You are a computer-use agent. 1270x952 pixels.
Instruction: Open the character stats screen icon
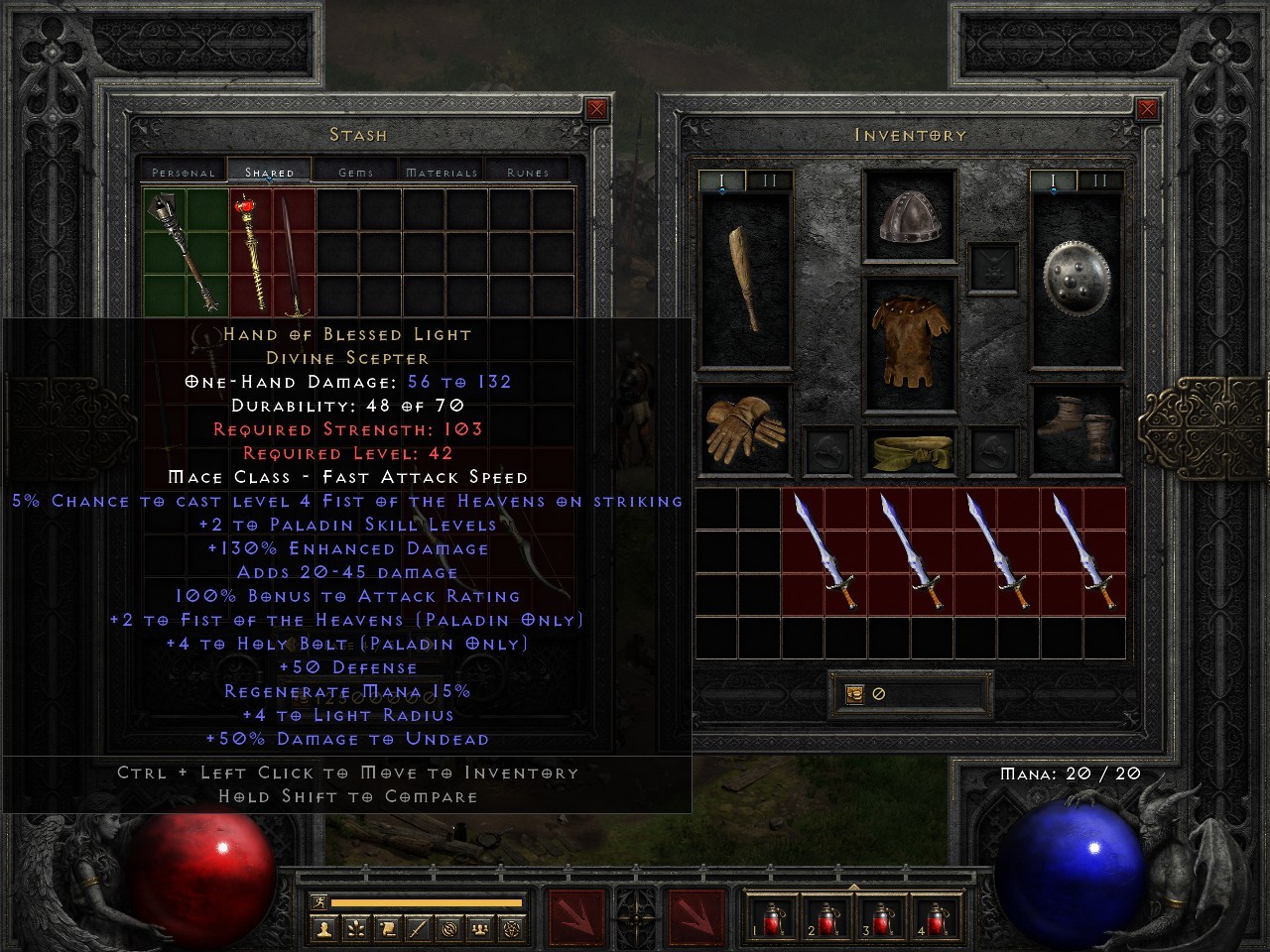click(x=325, y=928)
